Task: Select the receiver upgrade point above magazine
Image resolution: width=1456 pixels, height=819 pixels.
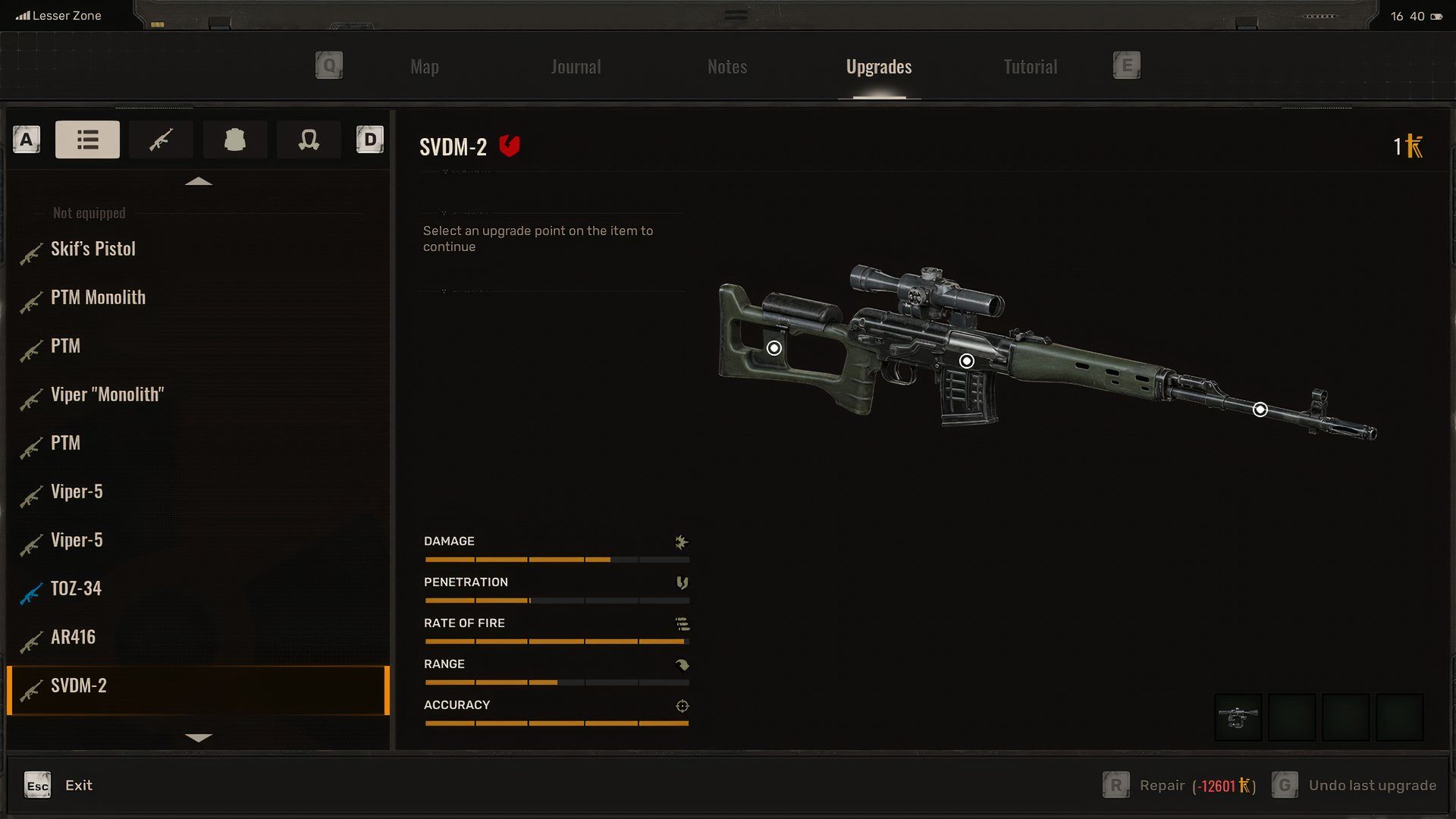Action: pos(966,361)
